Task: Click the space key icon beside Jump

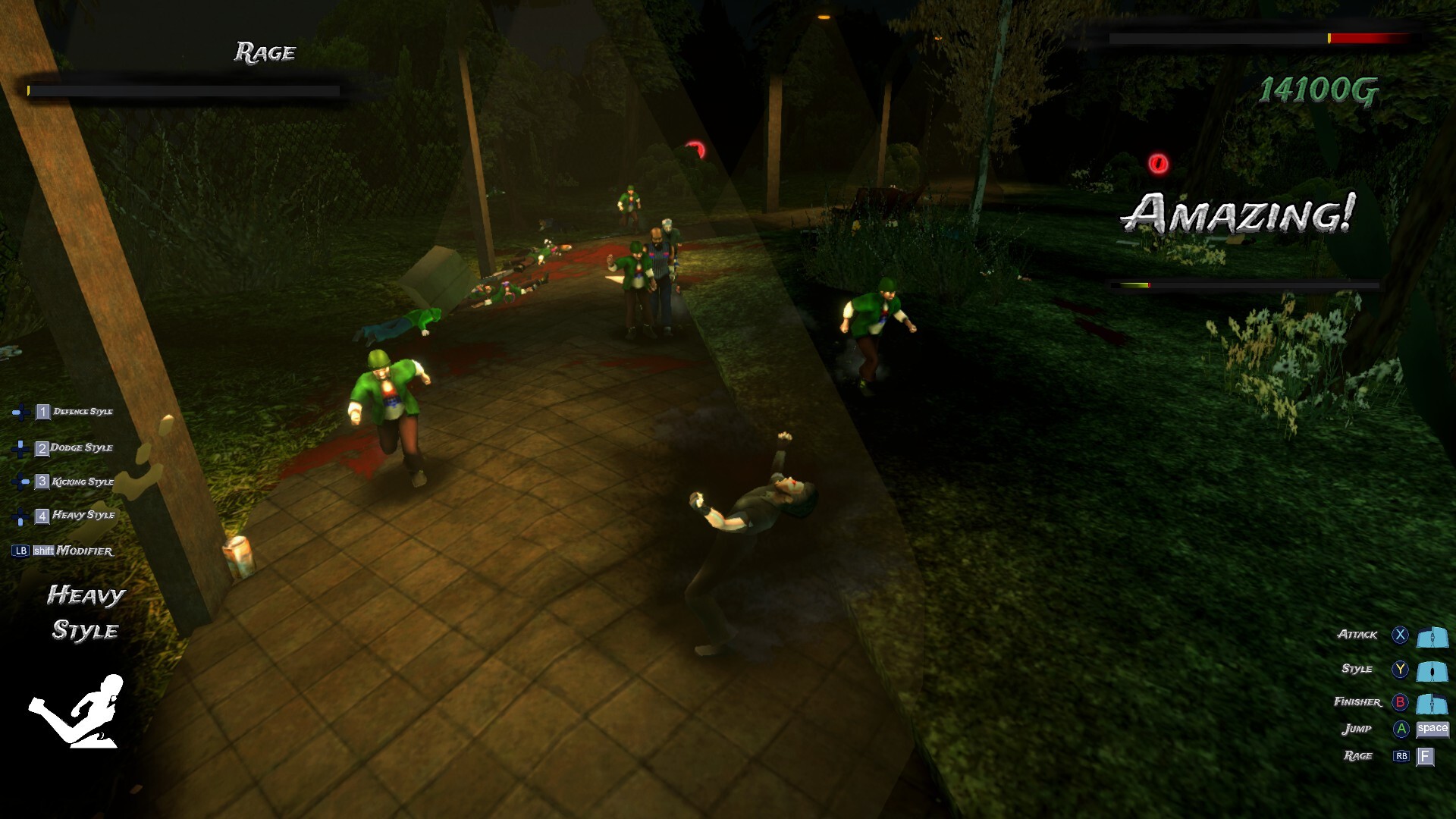Action: point(1432,730)
